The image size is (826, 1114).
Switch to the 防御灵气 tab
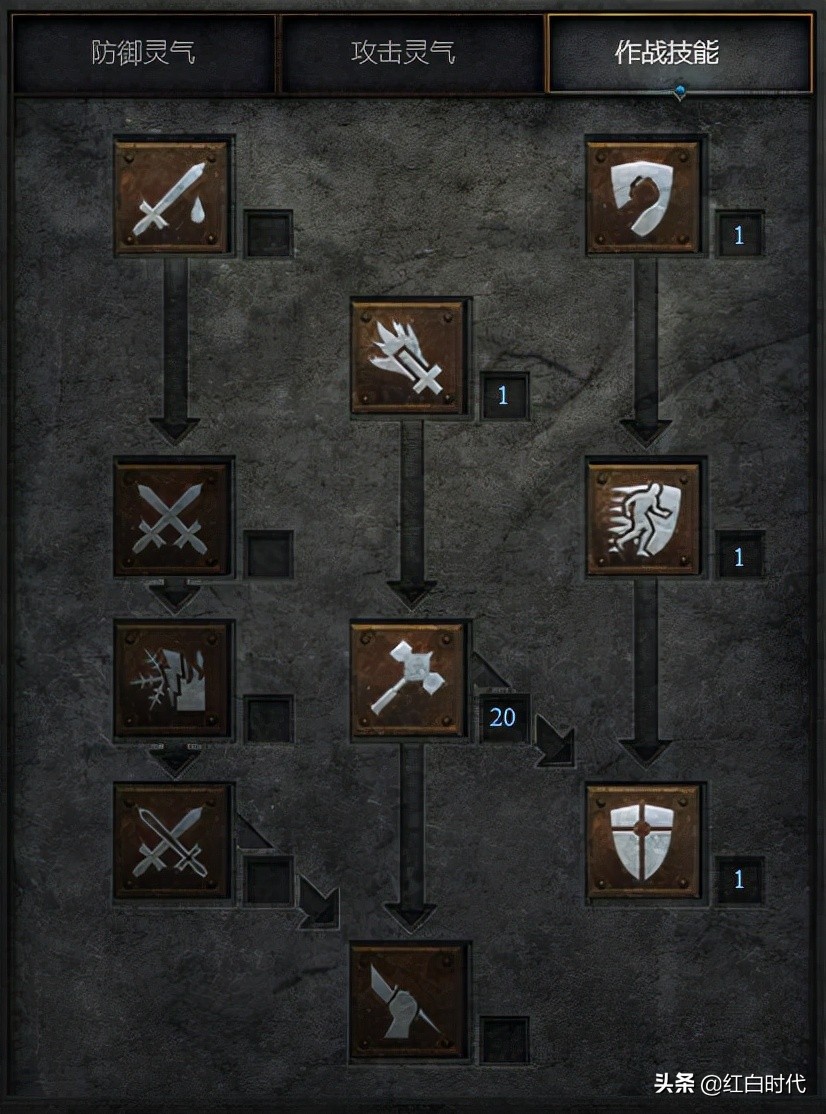click(143, 53)
